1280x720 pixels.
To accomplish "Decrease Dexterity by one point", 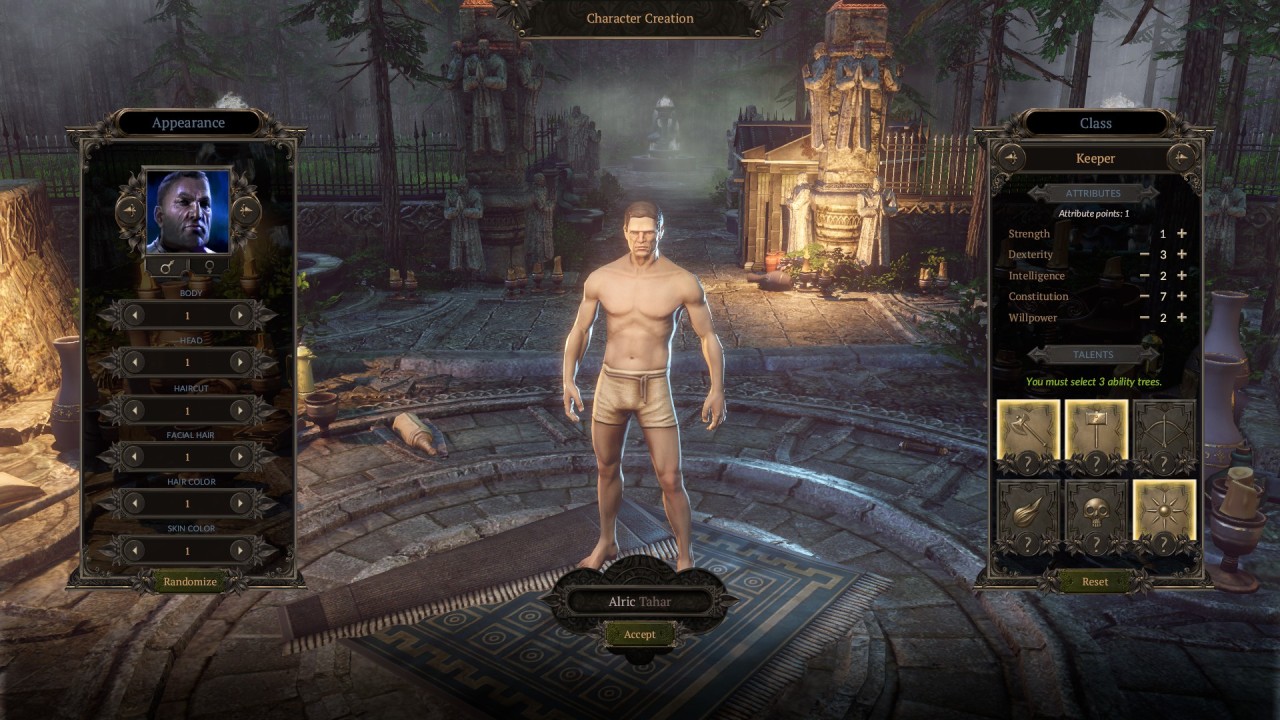I will (1144, 255).
